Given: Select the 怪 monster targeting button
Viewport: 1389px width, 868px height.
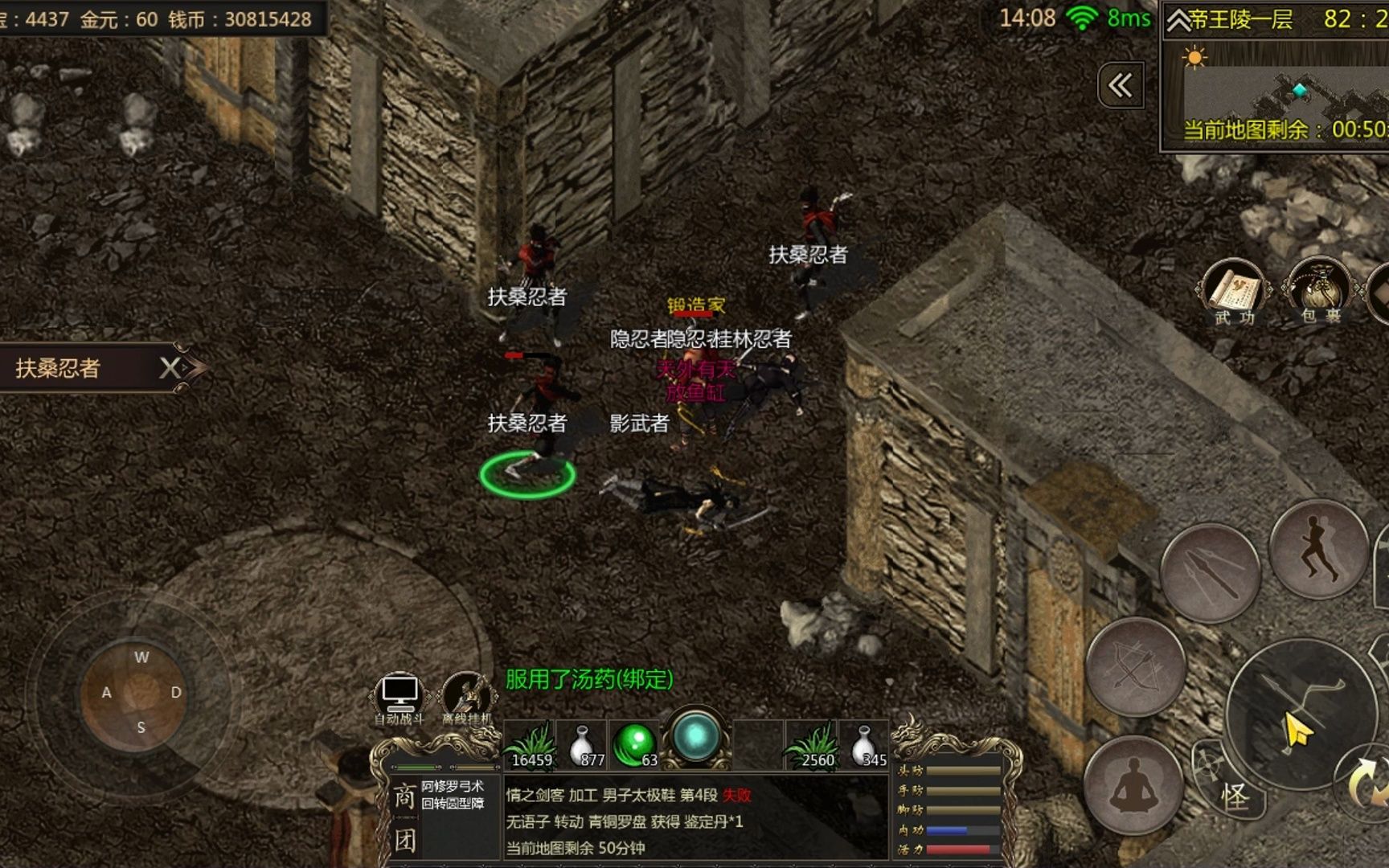Looking at the screenshot, I should [x=1235, y=796].
